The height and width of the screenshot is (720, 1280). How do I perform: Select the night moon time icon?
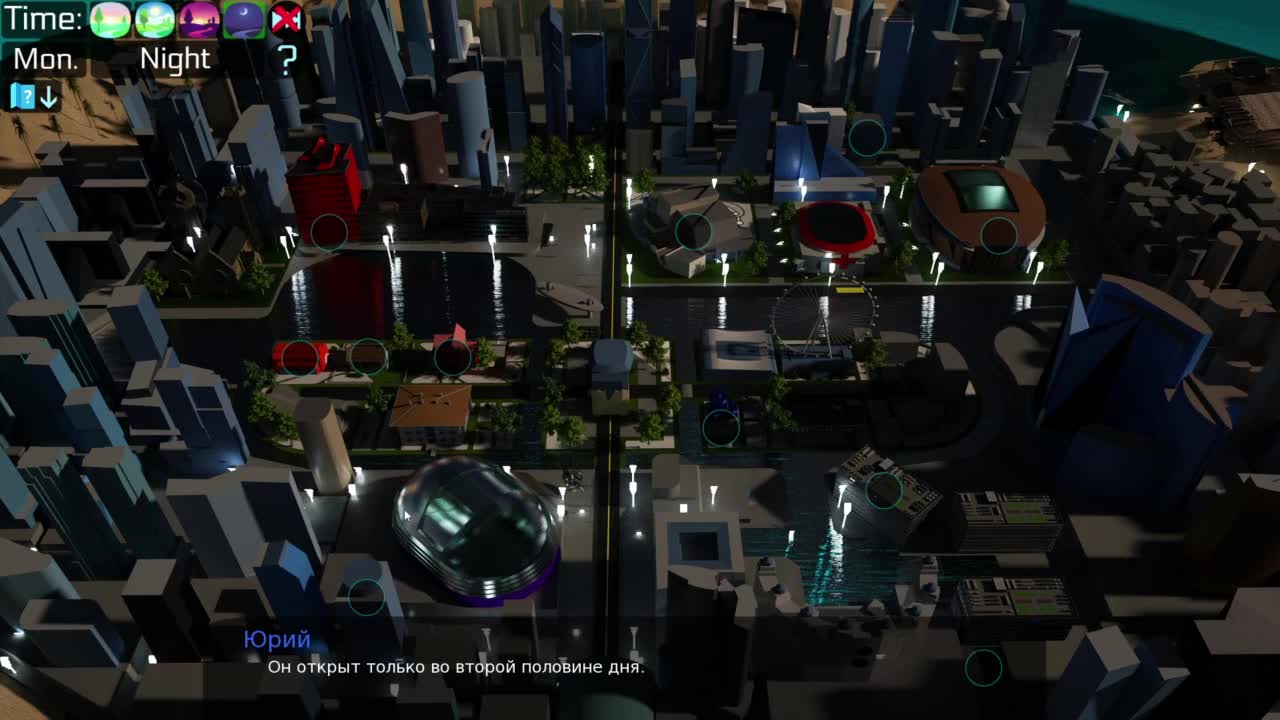(243, 19)
